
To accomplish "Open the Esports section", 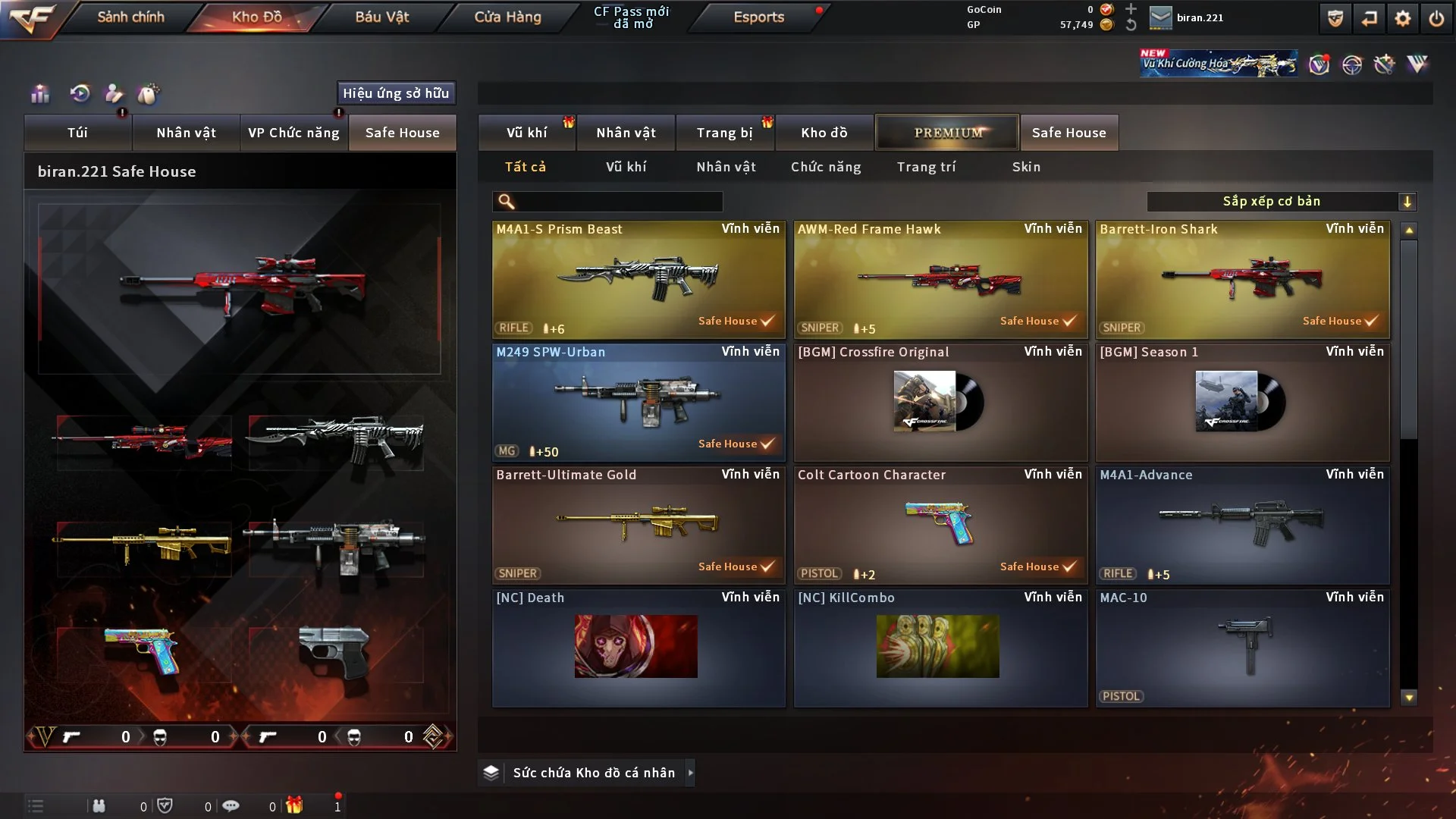I will 758,17.
